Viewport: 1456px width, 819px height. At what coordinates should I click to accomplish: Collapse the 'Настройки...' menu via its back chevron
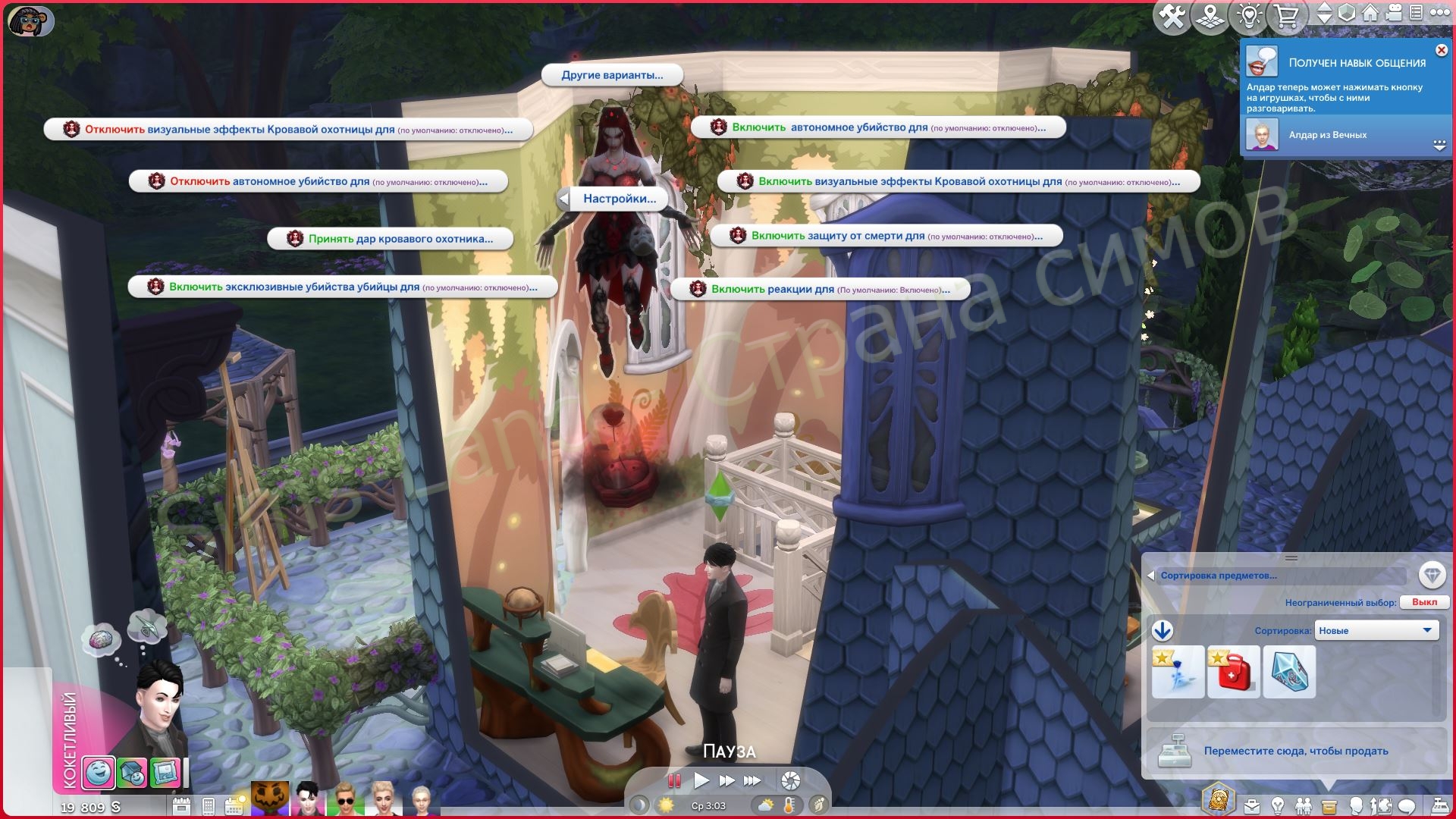pos(564,198)
